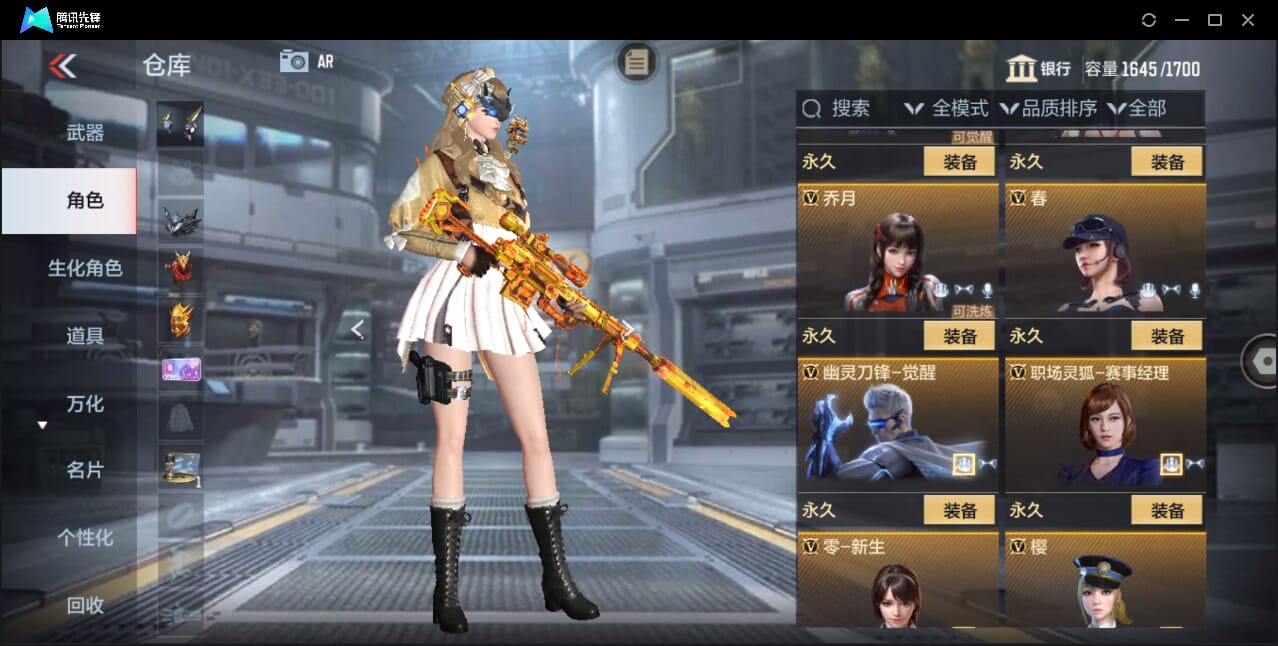This screenshot has height=646, width=1278.
Task: Open the 生化角色 category tab
Action: click(85, 268)
